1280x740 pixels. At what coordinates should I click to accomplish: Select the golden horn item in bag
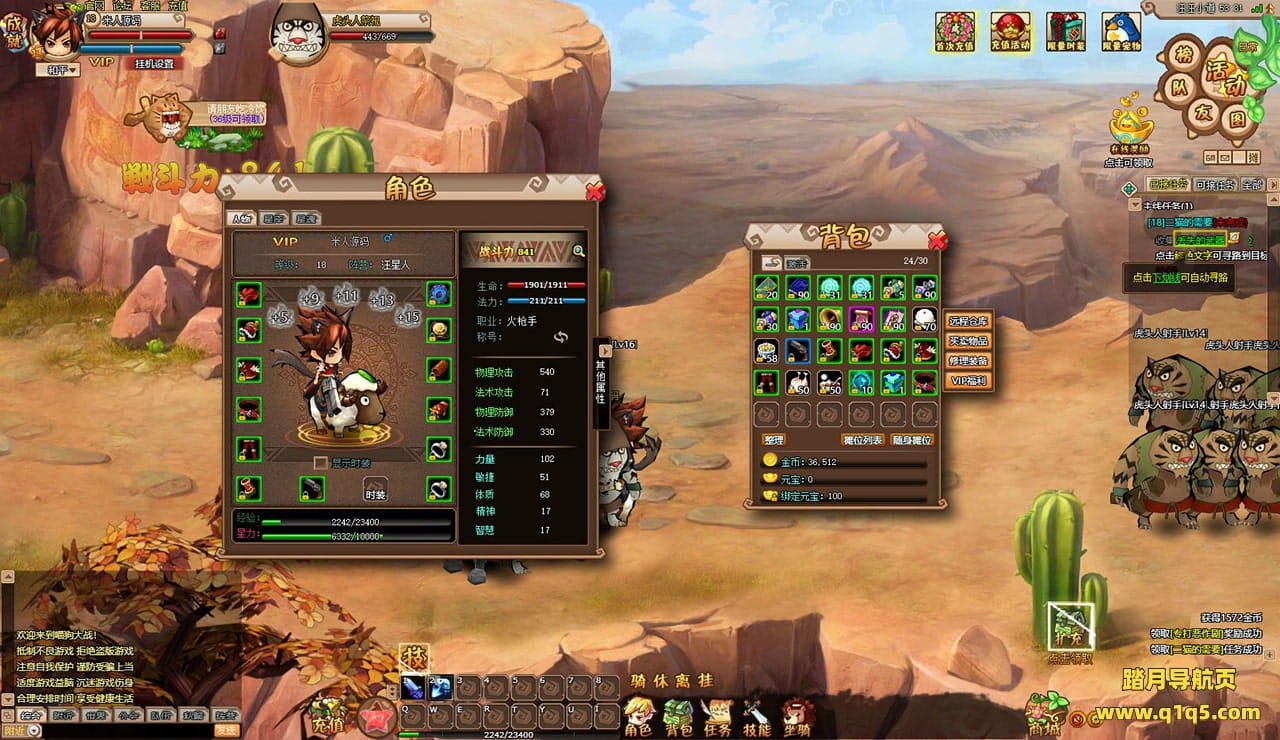pos(829,319)
